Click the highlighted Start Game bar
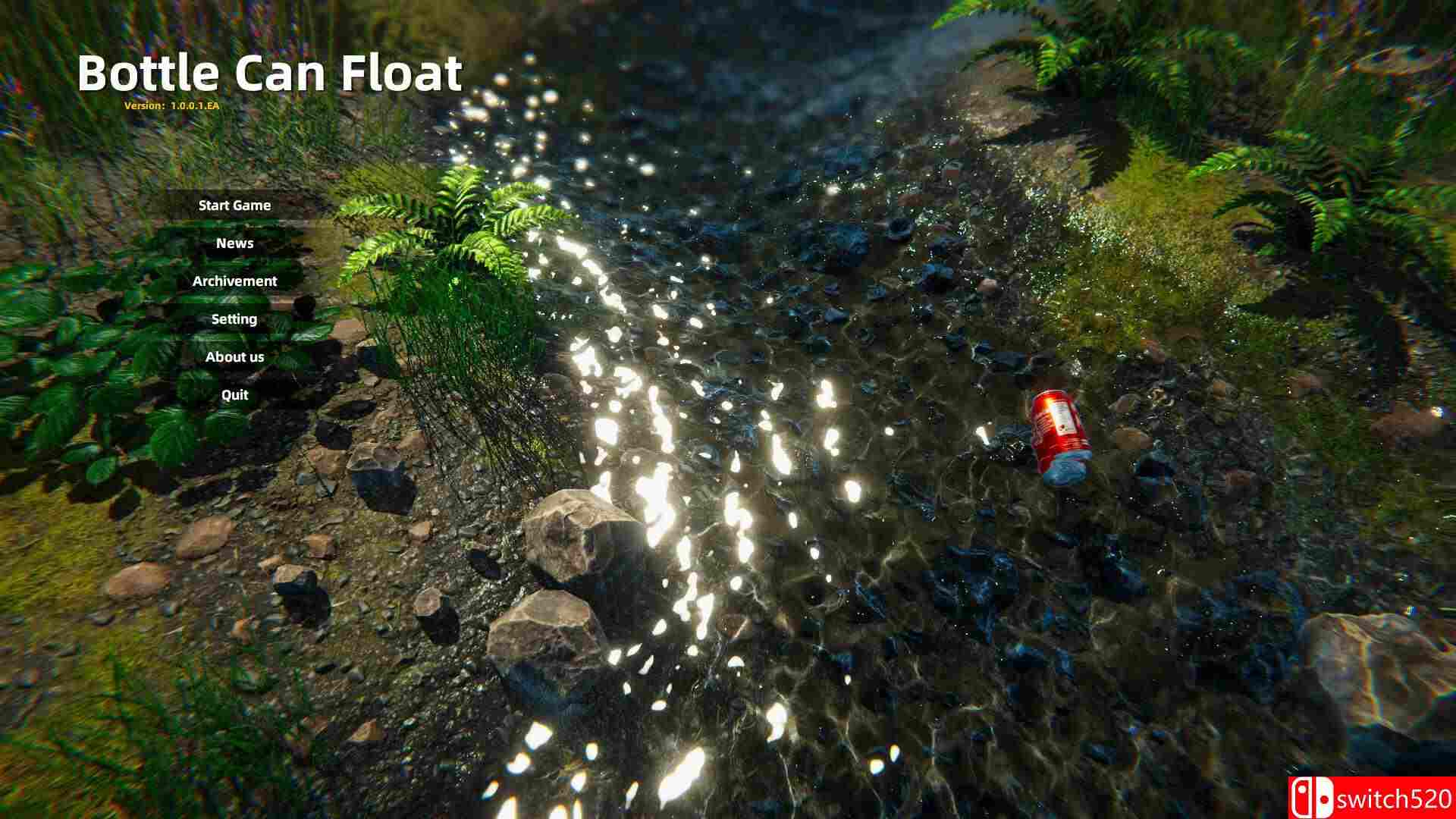1456x819 pixels. click(x=234, y=205)
